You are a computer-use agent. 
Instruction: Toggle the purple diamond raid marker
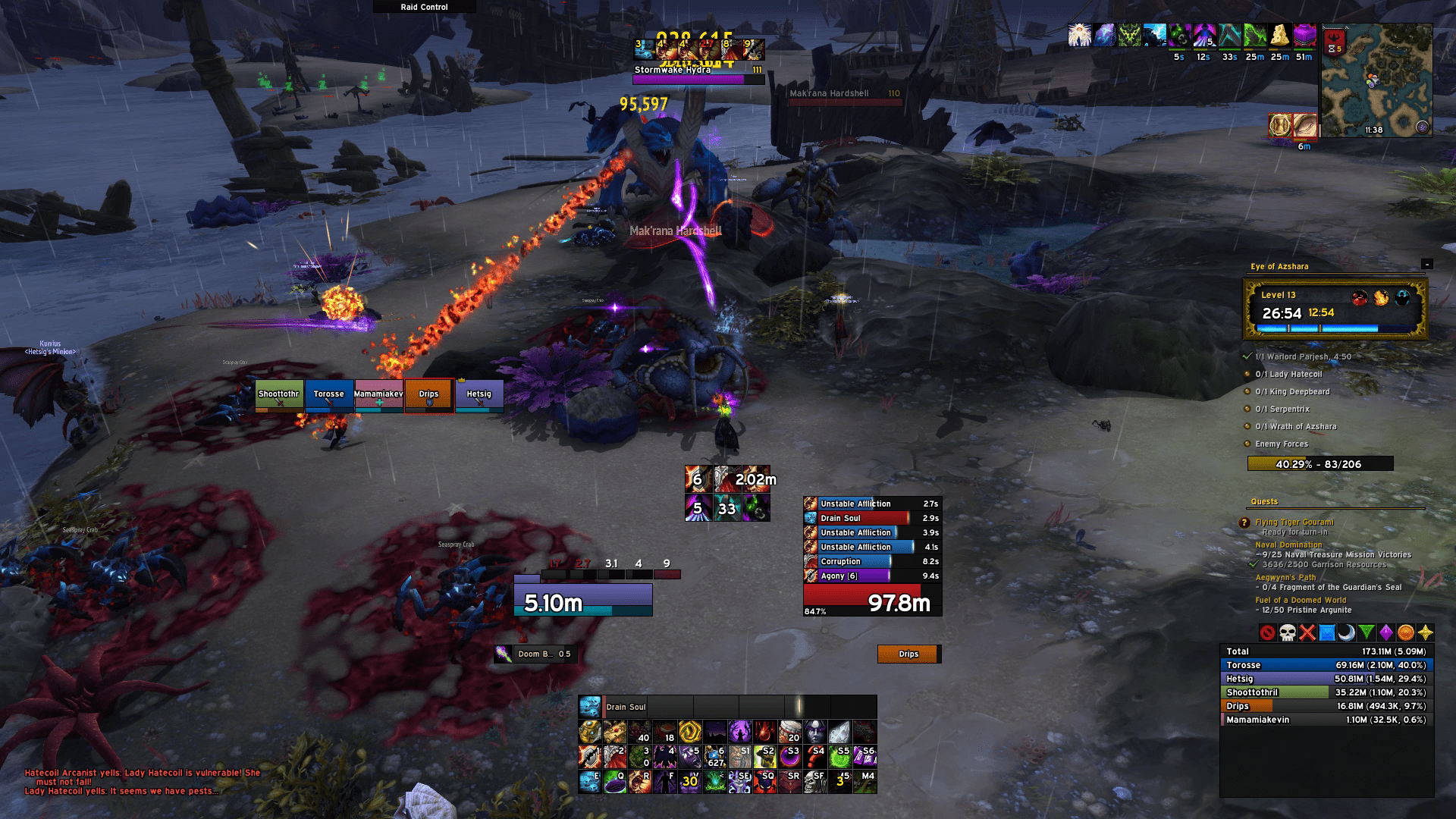click(1386, 632)
